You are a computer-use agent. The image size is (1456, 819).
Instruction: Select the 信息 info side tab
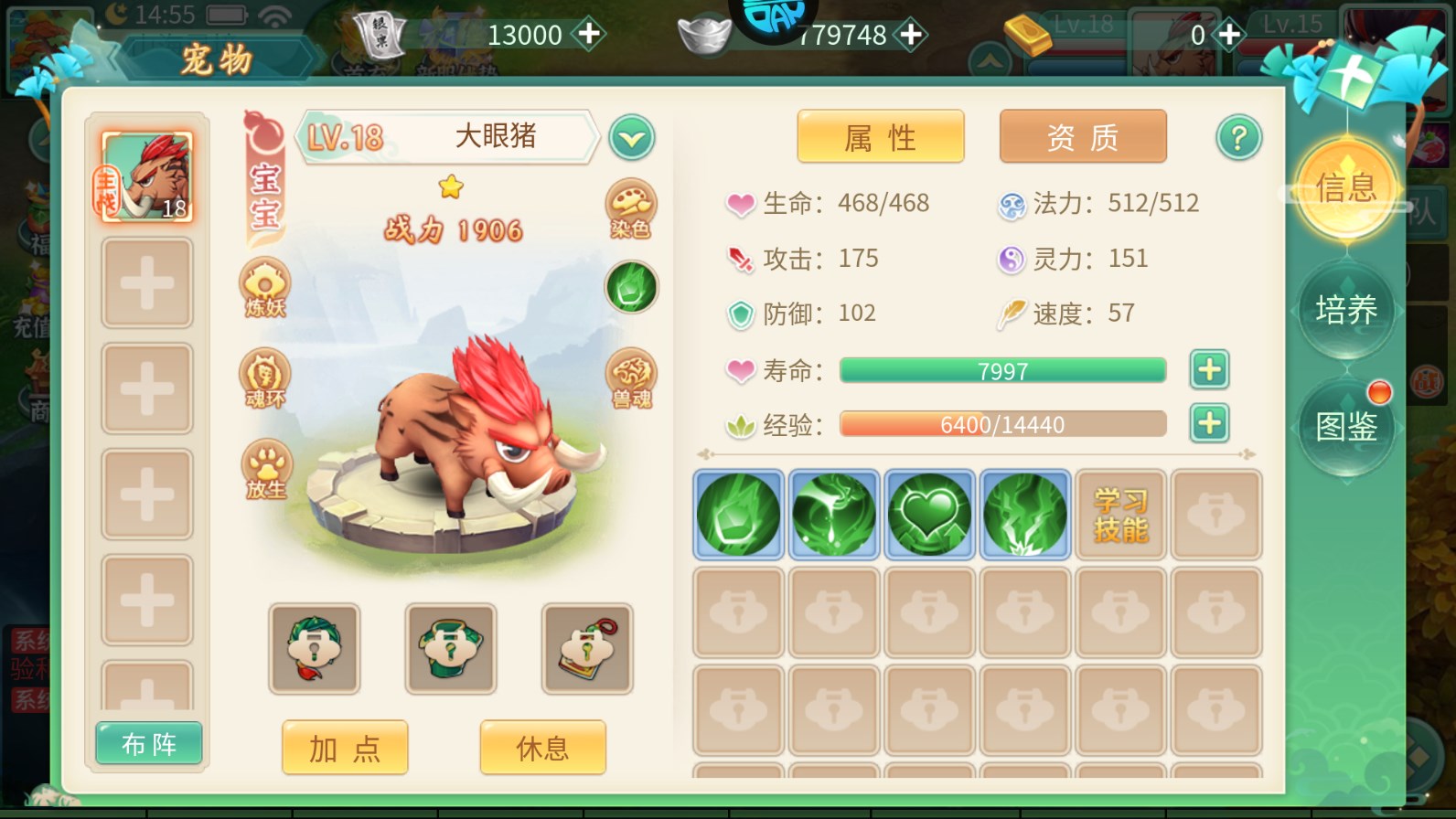tap(1346, 188)
